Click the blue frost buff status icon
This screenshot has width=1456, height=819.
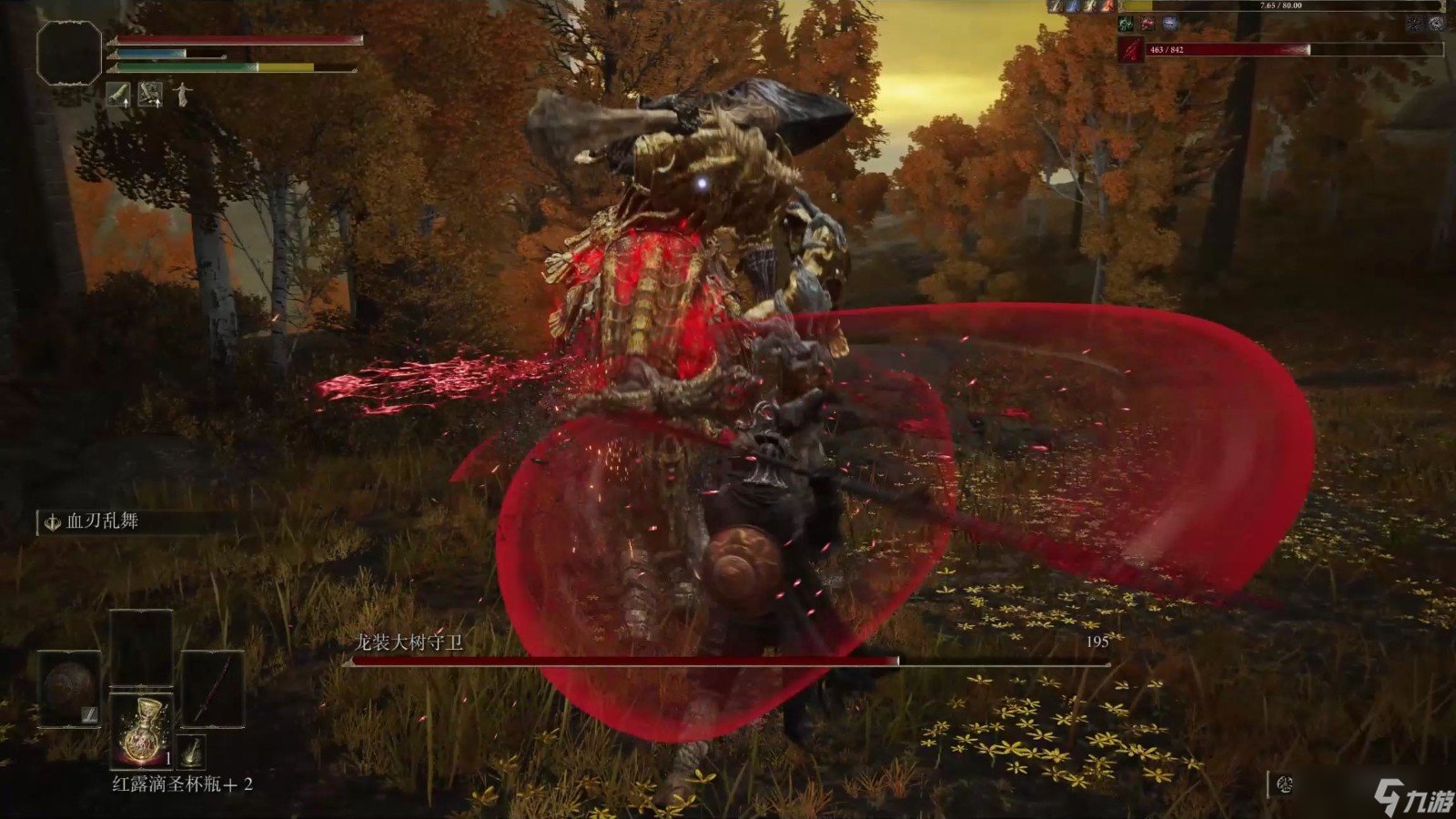click(1170, 24)
